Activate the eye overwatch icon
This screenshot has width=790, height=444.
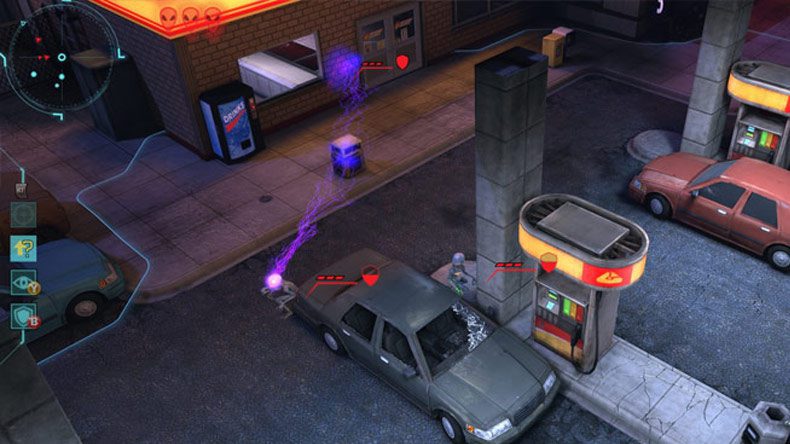23,283
